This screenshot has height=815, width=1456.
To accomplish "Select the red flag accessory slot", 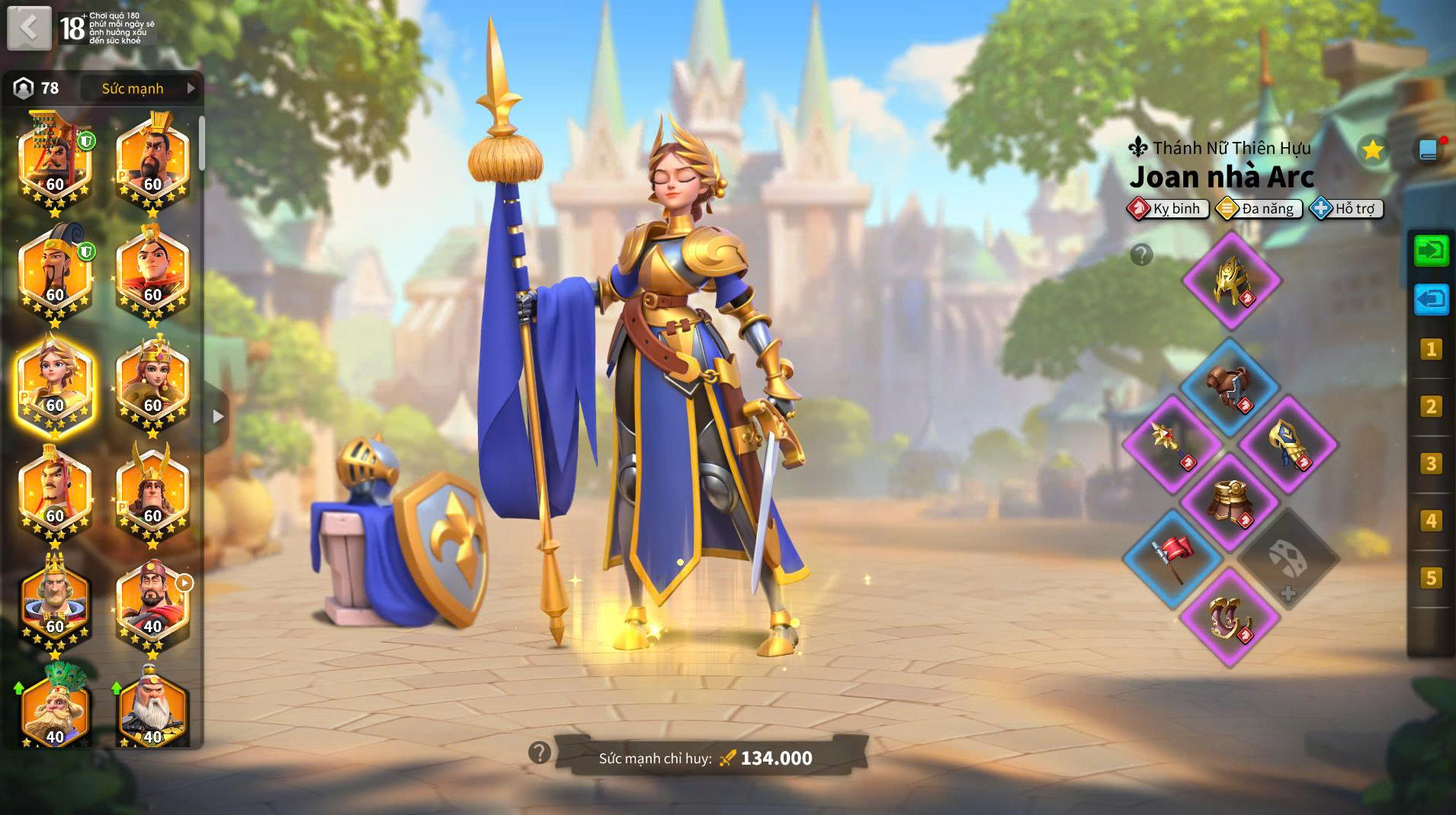I will (x=1172, y=559).
